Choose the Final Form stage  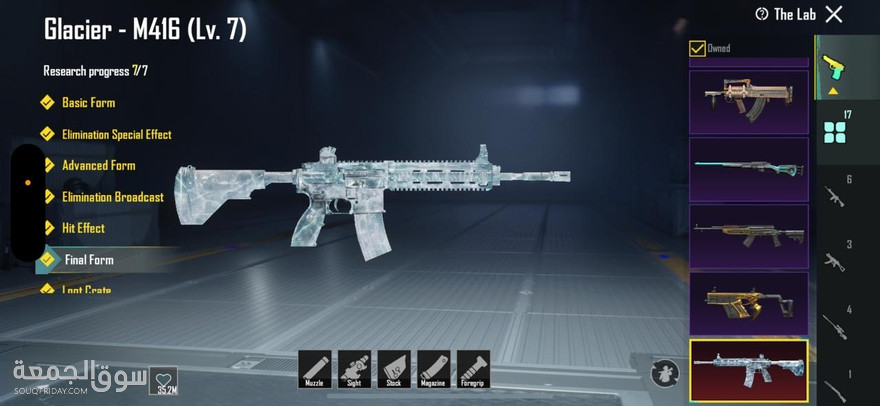coord(89,260)
